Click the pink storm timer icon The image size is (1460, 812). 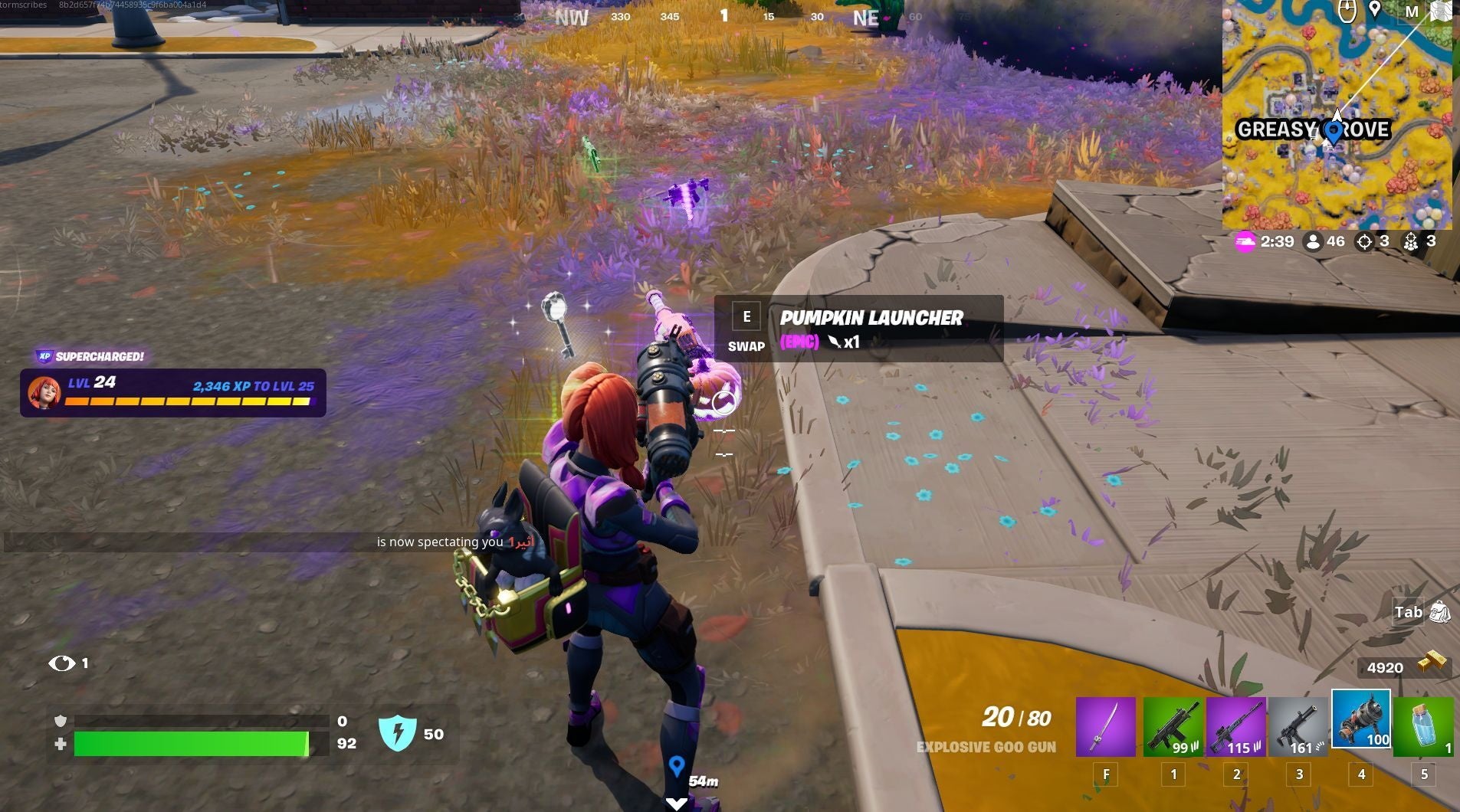pos(1246,241)
